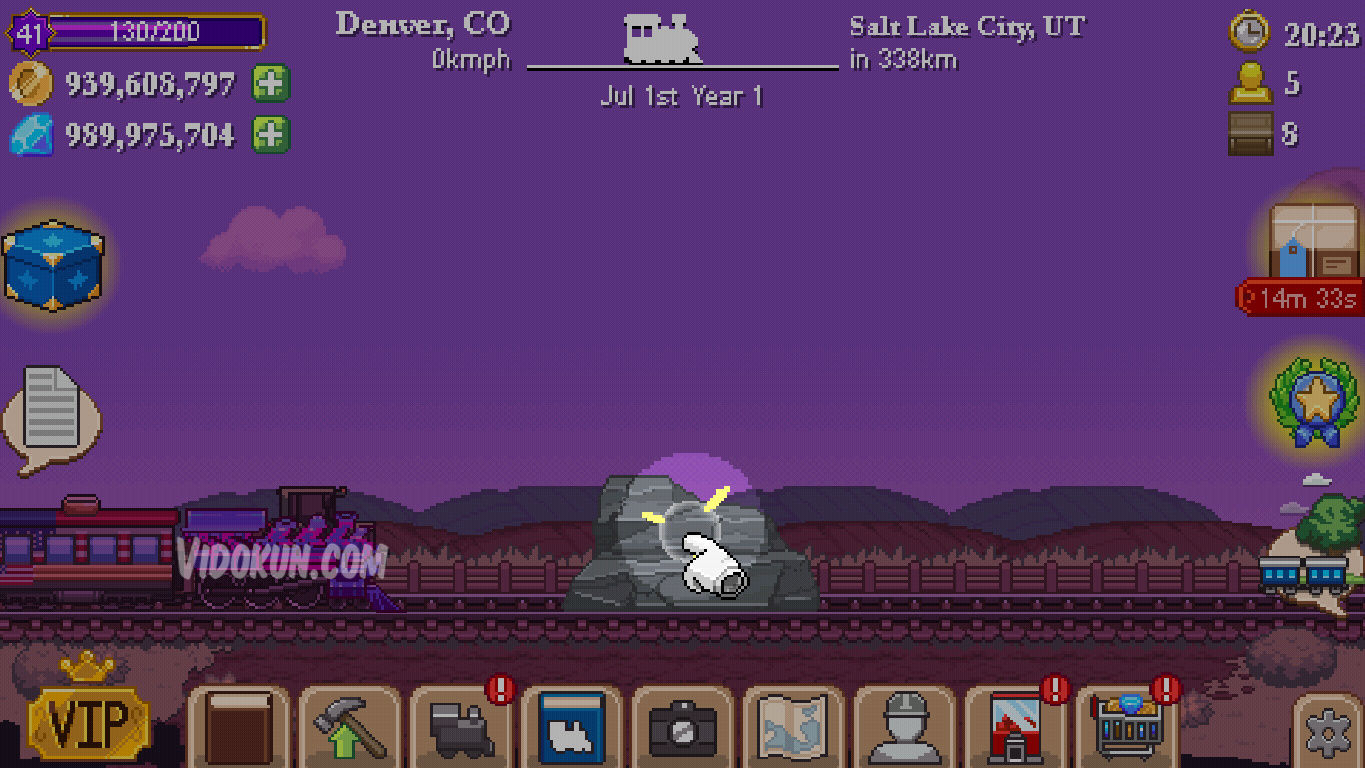This screenshot has height=768, width=1365.
Task: Open the gacha prize machine
Action: [x=1015, y=730]
